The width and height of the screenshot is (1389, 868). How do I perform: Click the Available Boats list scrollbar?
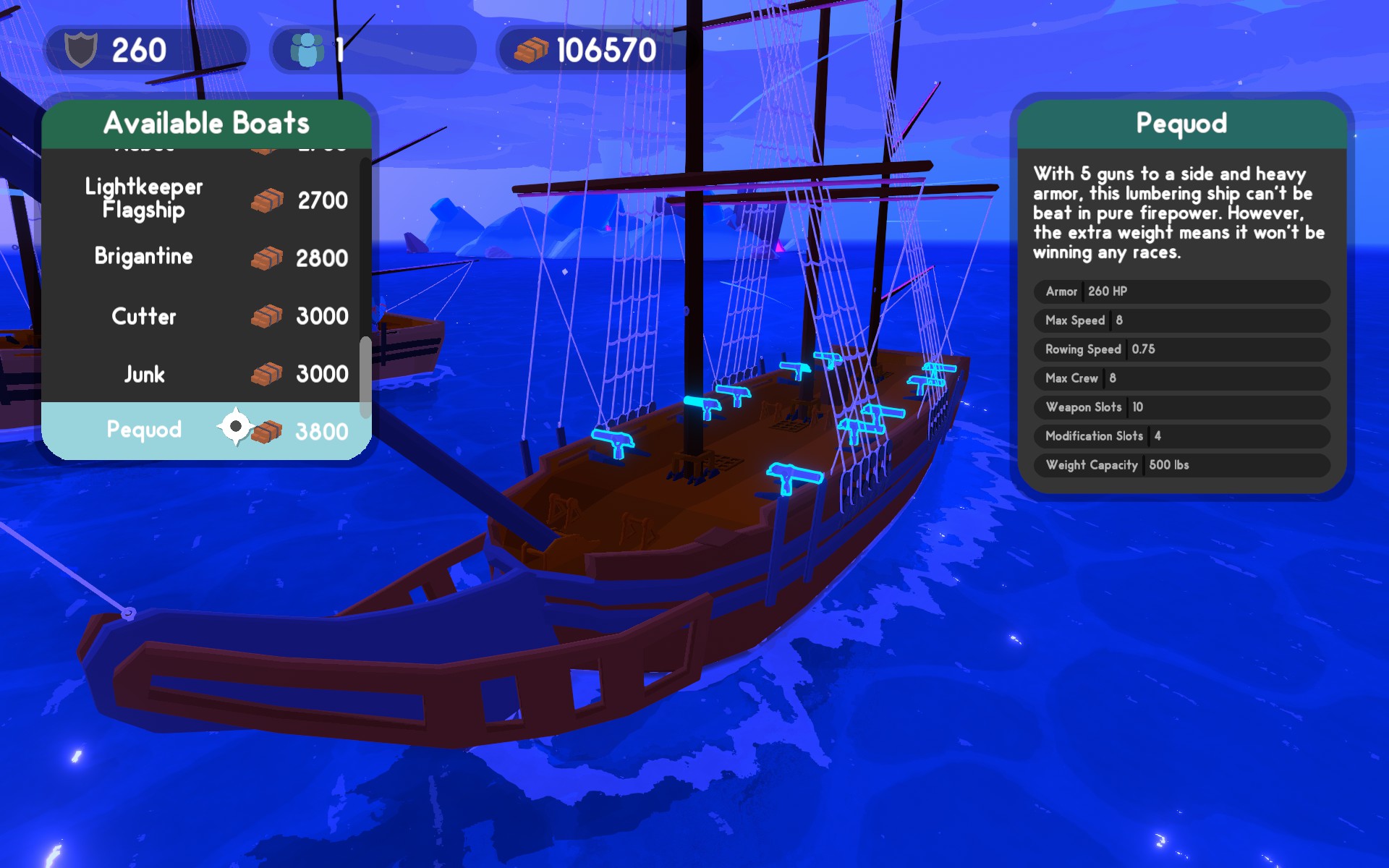coord(365,376)
